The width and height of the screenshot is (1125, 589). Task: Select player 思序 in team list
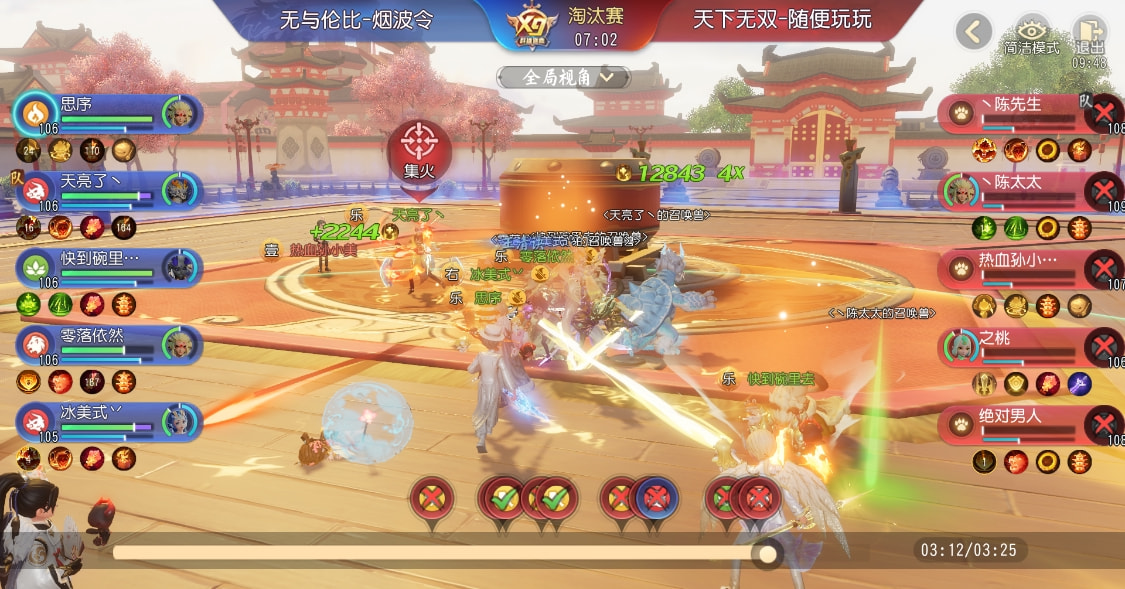108,112
